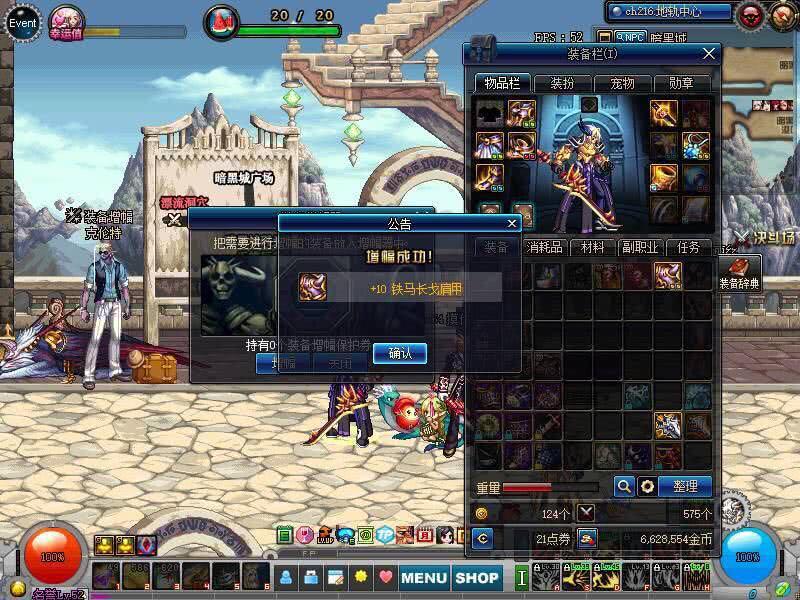Select the 消耗品 consumables category
The width and height of the screenshot is (800, 600).
(544, 247)
